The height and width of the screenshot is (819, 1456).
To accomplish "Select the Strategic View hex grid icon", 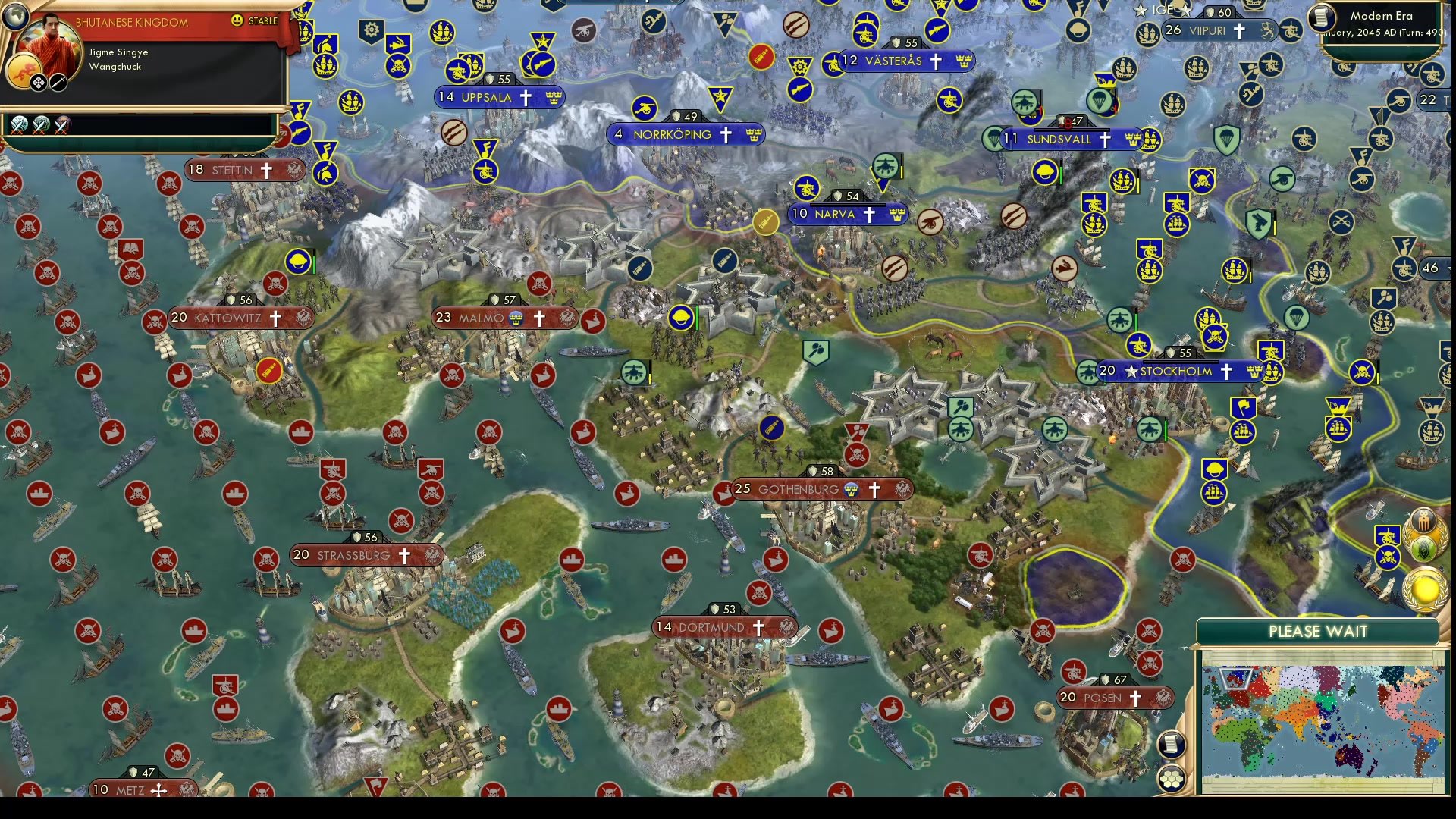I will tap(1171, 778).
